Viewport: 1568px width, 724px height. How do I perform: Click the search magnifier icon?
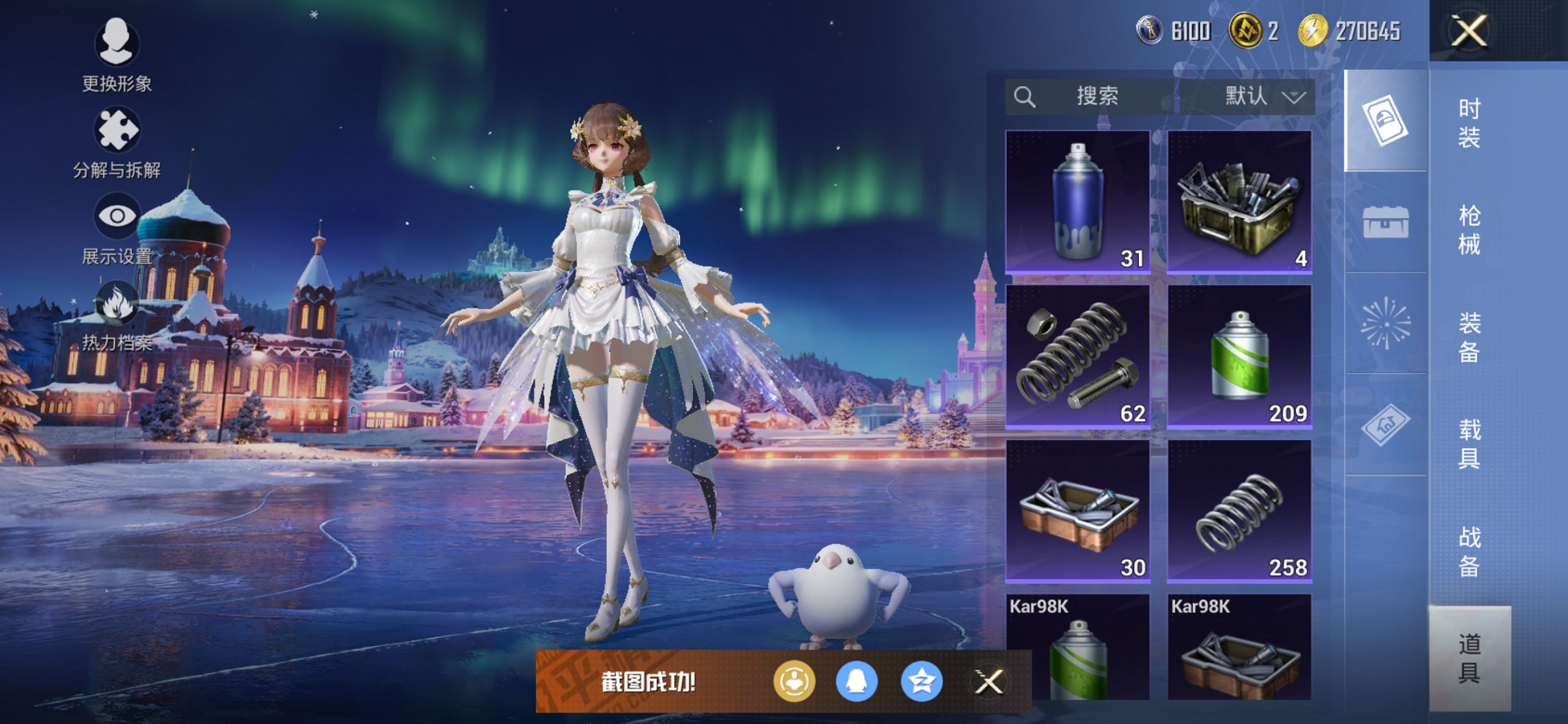coord(1025,97)
